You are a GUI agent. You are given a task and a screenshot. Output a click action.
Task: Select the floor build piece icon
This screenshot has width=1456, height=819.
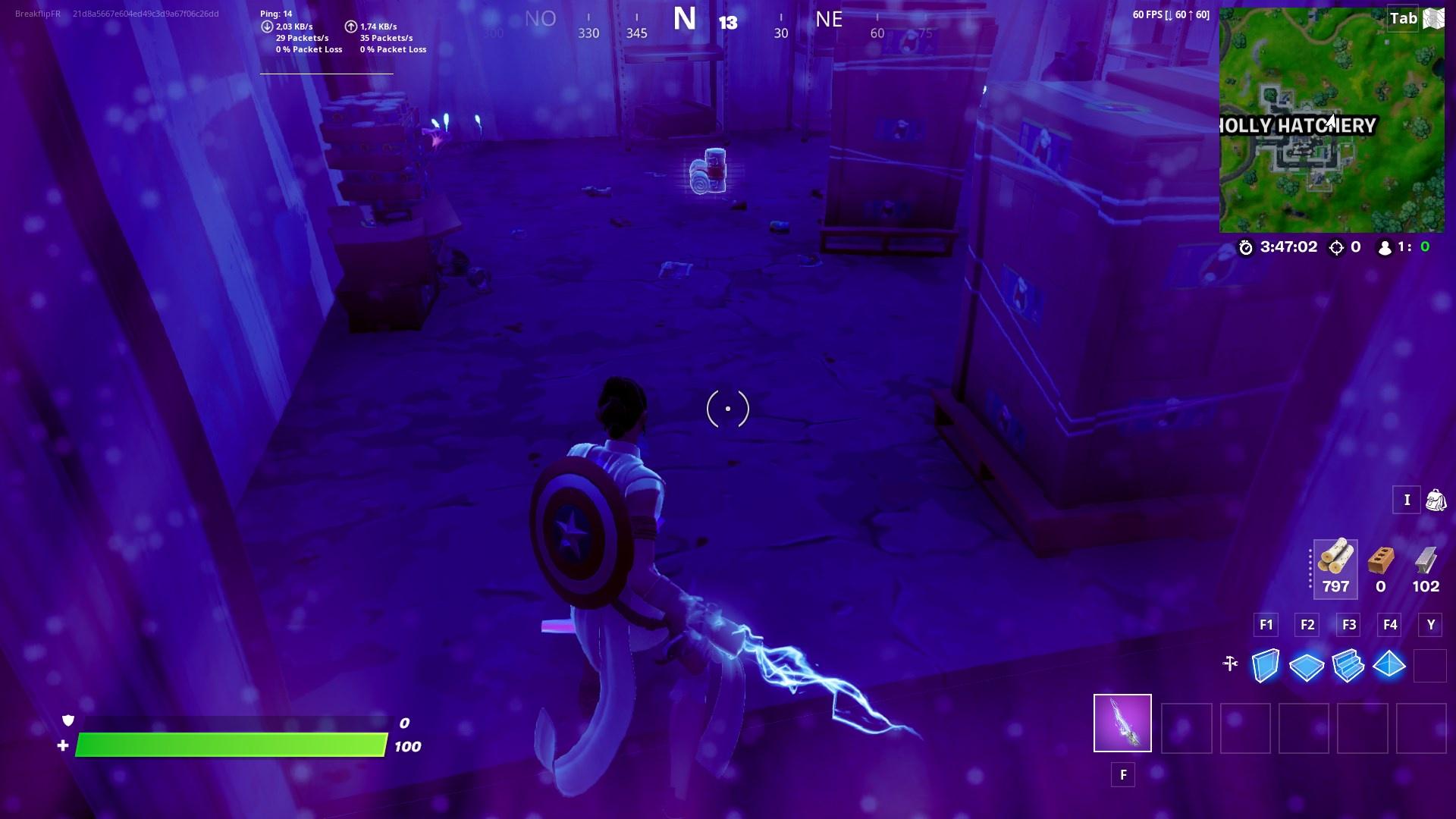pyautogui.click(x=1307, y=664)
